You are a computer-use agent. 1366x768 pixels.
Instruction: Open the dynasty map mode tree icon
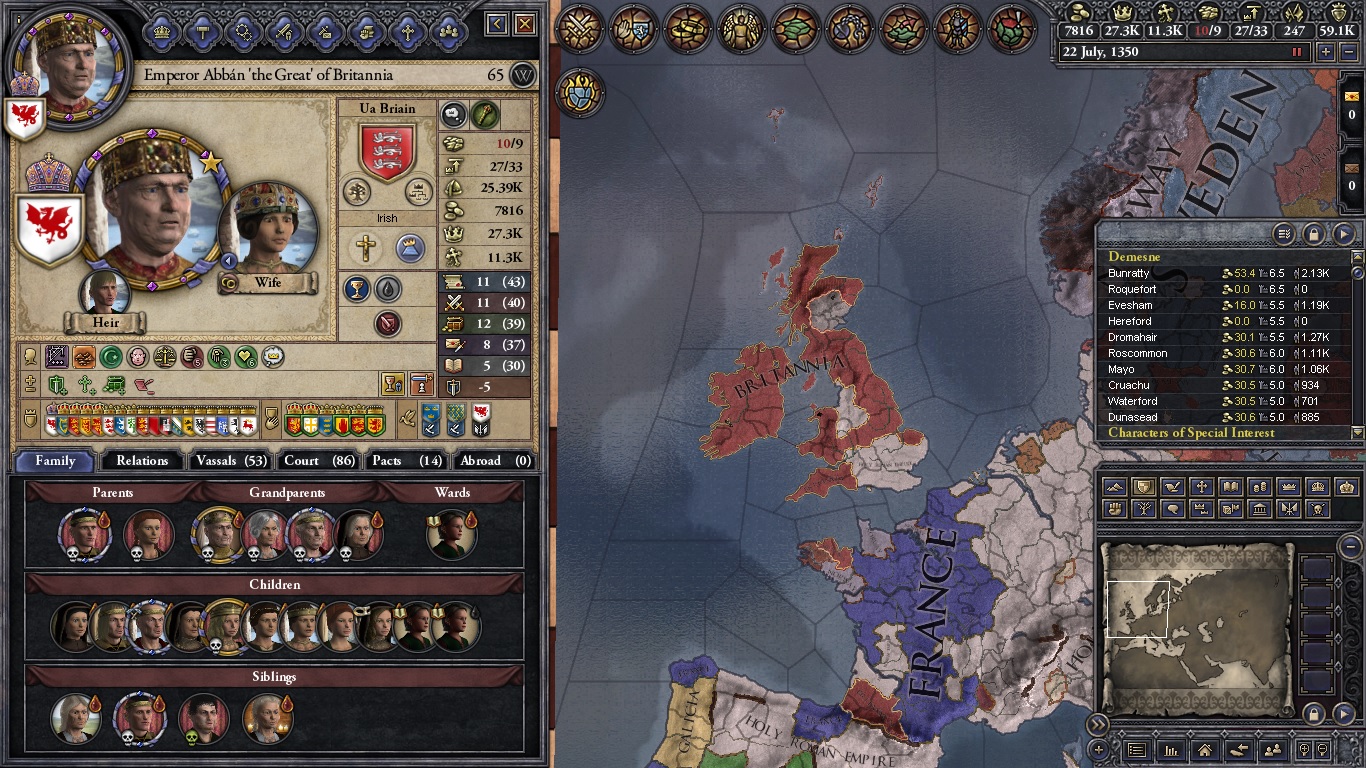click(1143, 510)
